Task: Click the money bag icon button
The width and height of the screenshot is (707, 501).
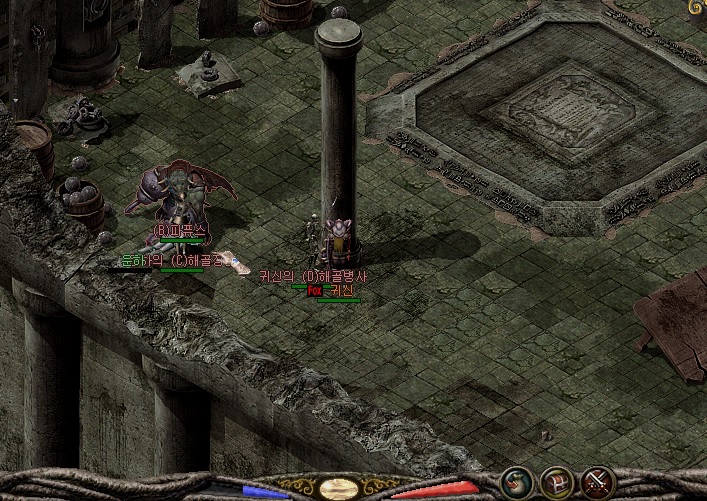Action: (x=517, y=483)
